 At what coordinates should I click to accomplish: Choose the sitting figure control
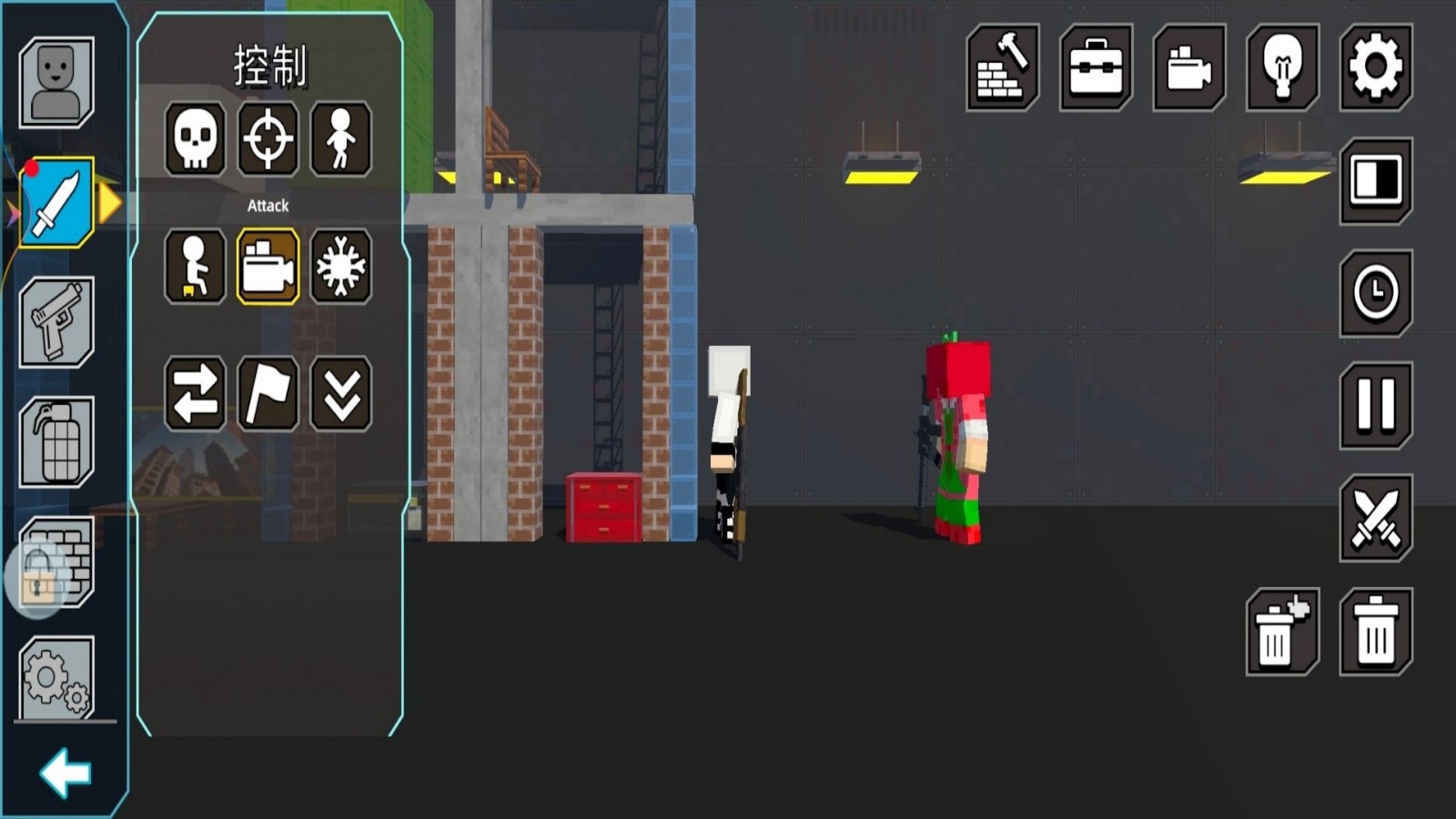(195, 267)
